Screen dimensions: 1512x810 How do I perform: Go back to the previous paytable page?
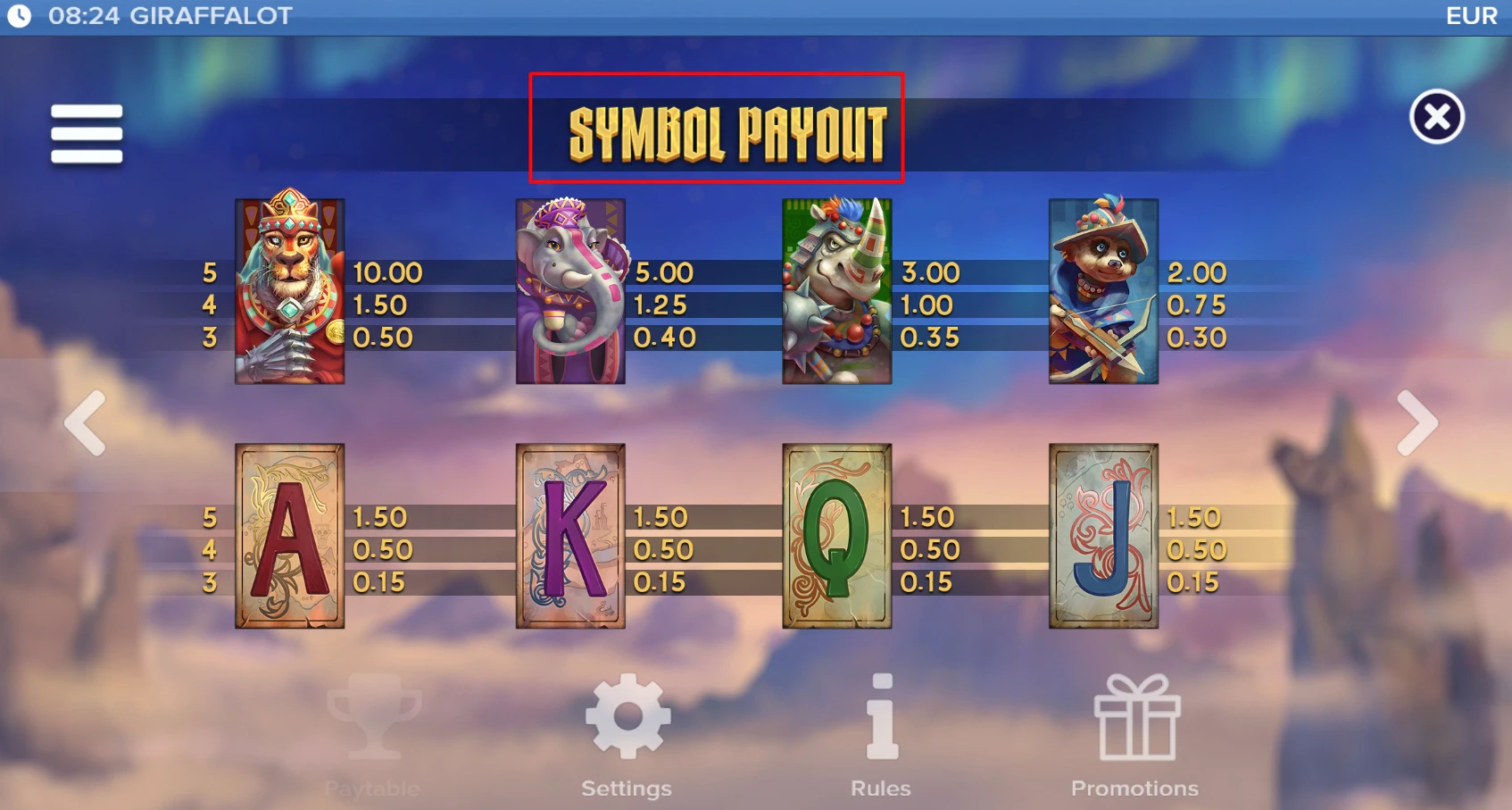pos(86,422)
